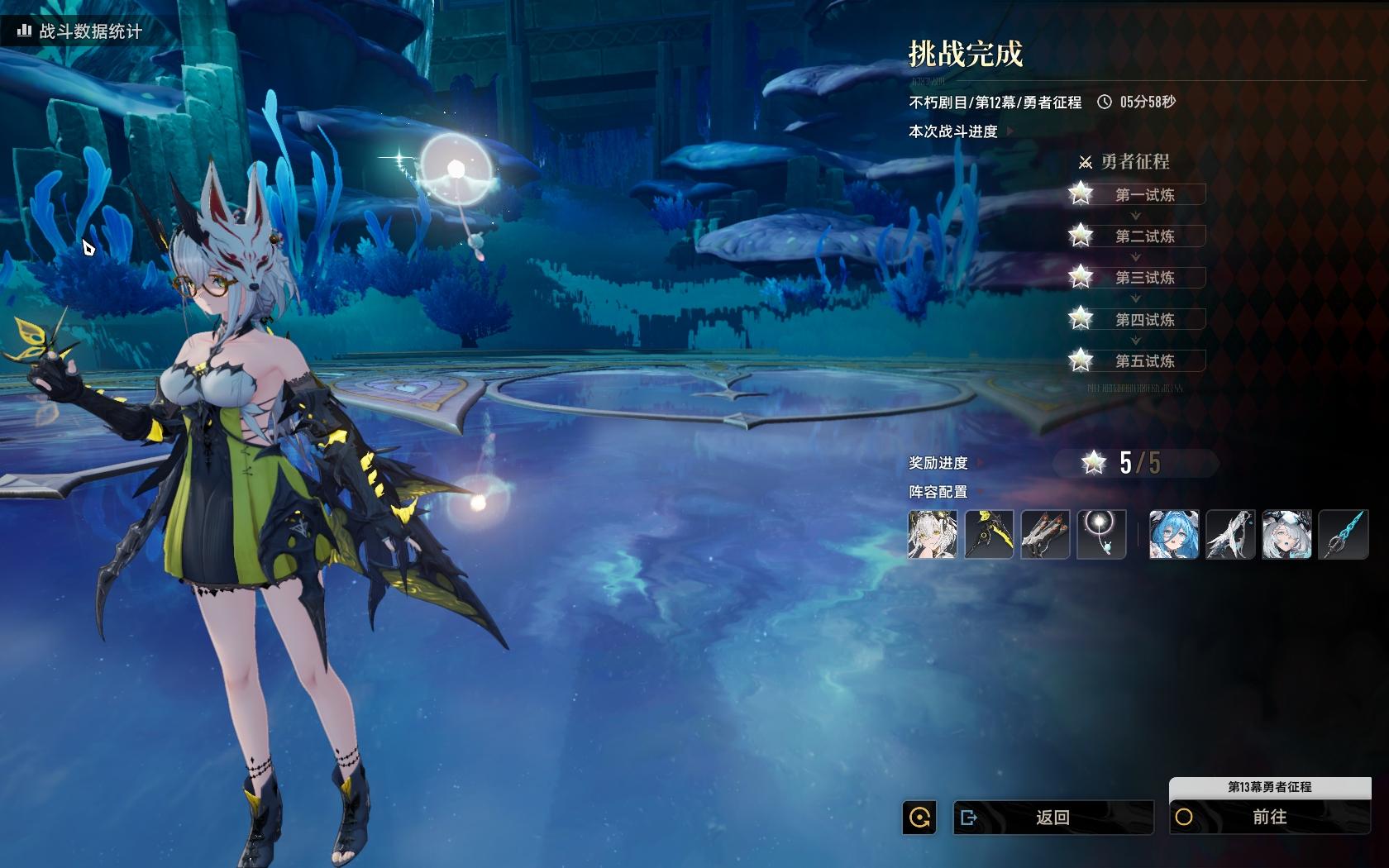The height and width of the screenshot is (868, 1389).
Task: View the white-haired character portrait
Action: click(x=933, y=534)
